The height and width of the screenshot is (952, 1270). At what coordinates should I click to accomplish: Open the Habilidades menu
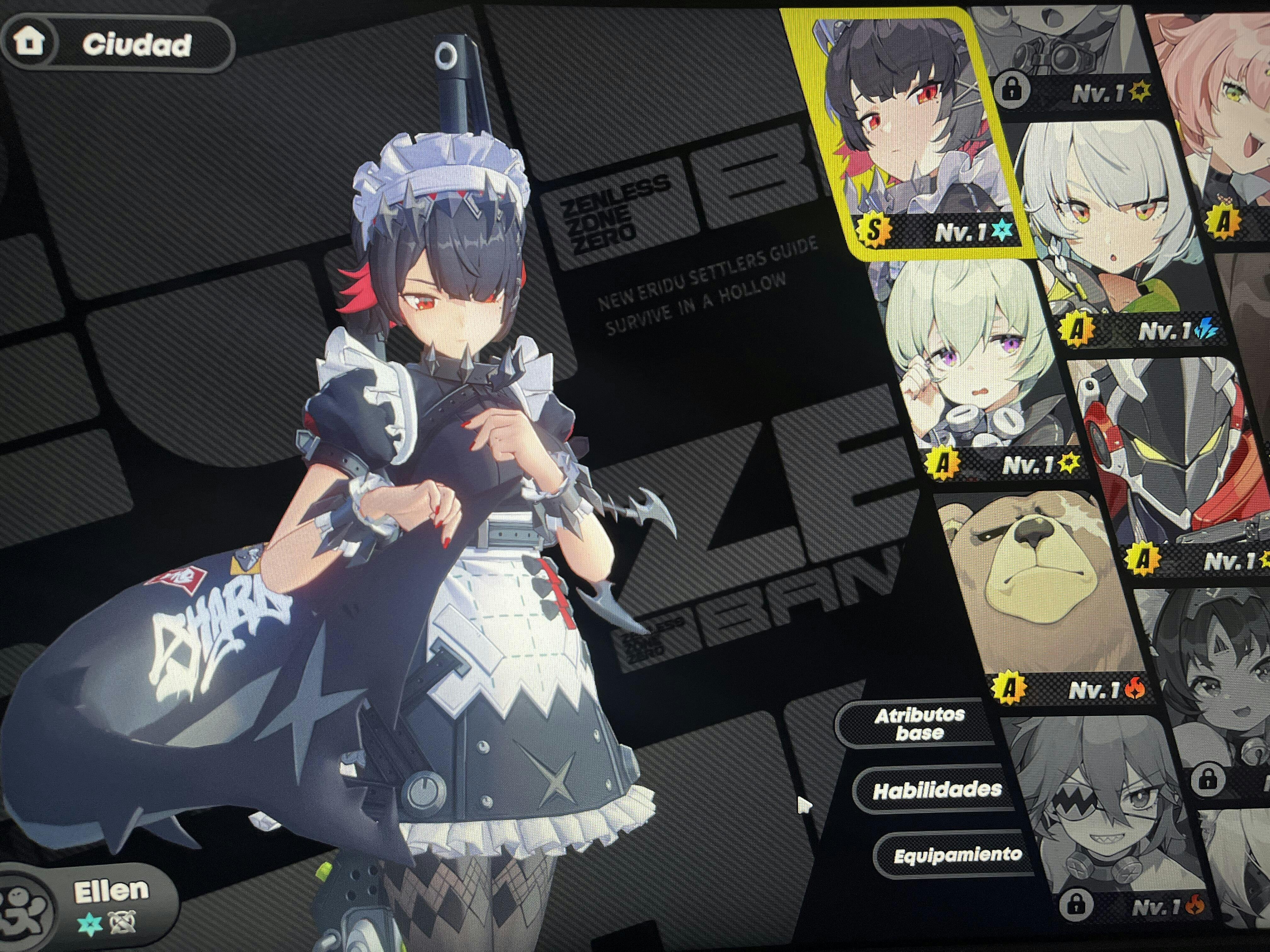[x=937, y=790]
